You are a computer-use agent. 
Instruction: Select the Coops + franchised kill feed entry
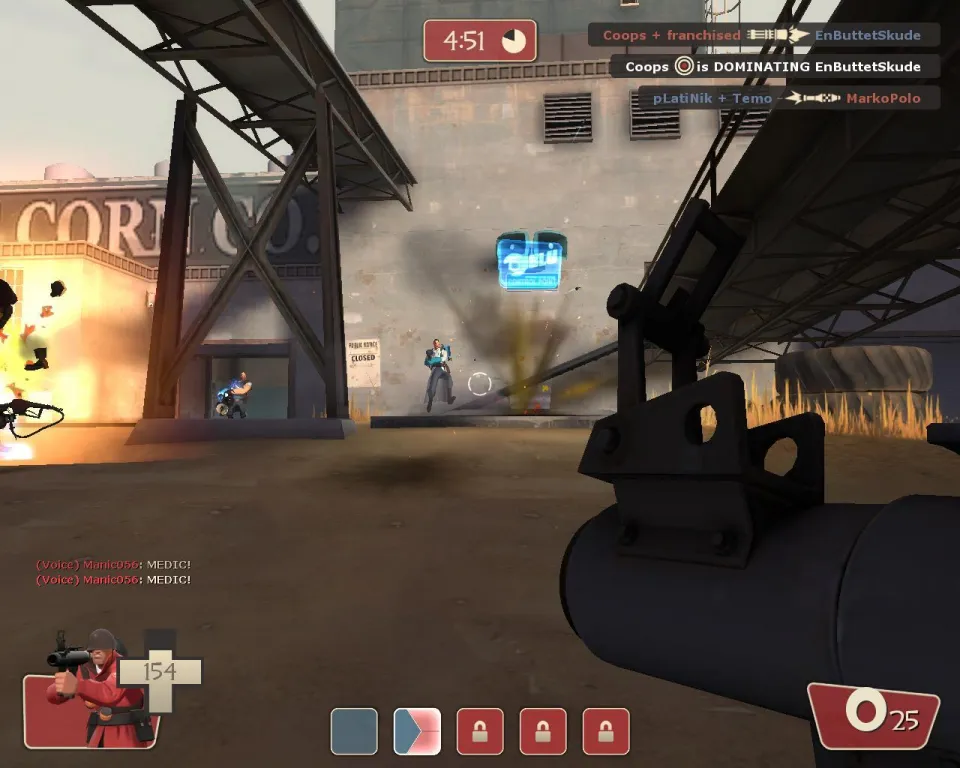[x=764, y=35]
